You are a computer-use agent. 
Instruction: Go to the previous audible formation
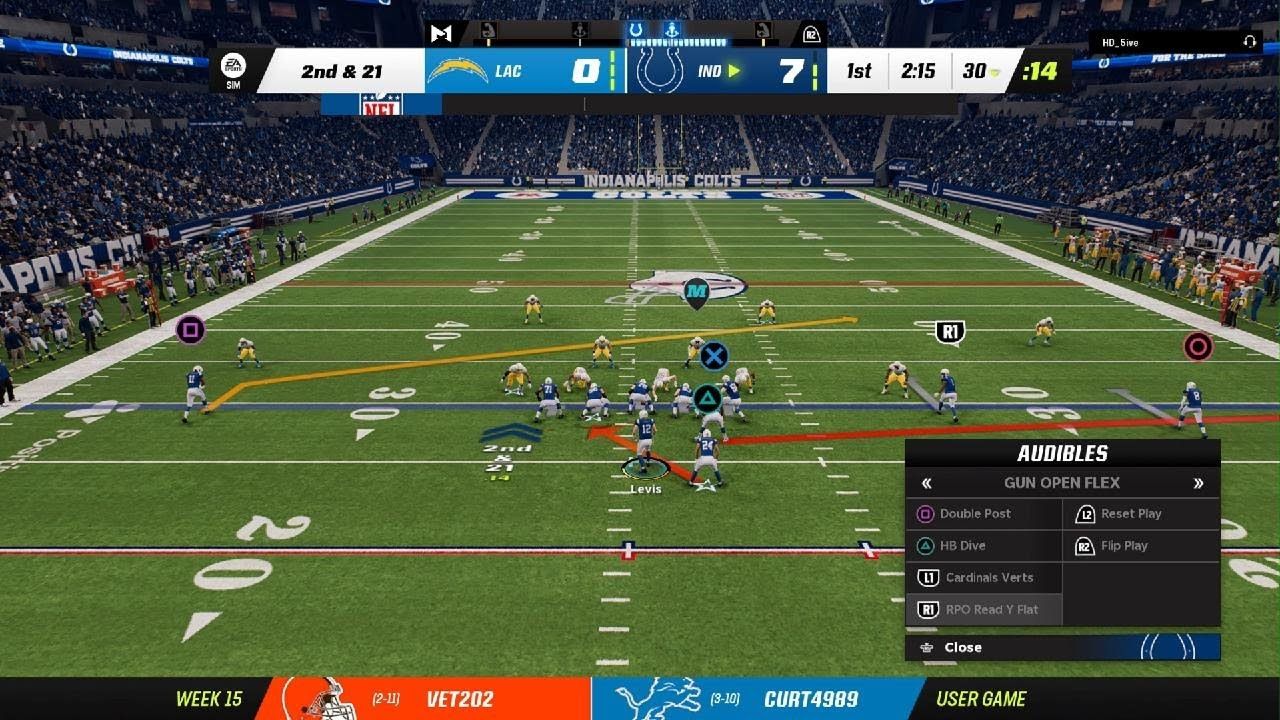(926, 483)
